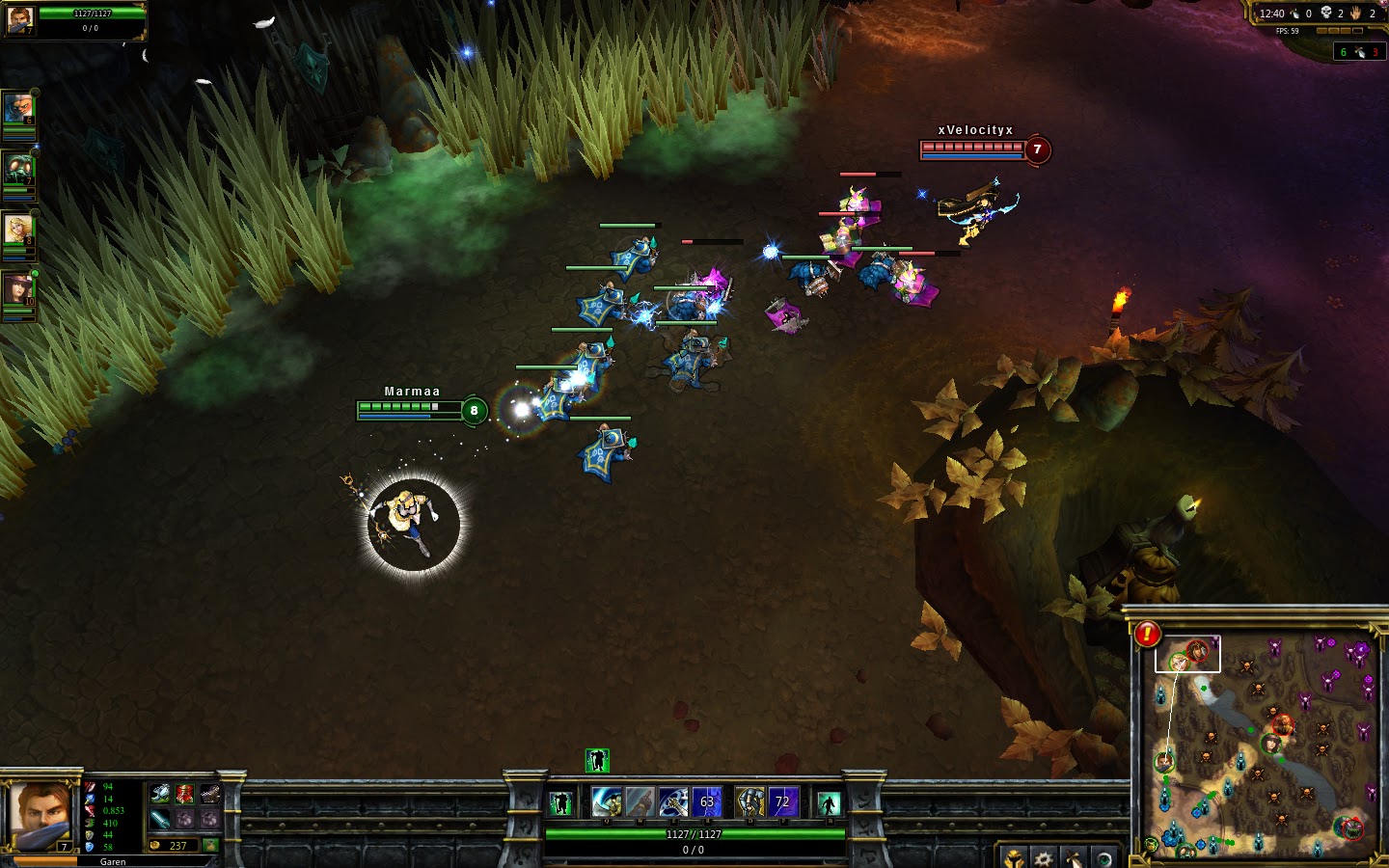
Task: Toggle the green eye camera lock
Action: tap(1103, 859)
